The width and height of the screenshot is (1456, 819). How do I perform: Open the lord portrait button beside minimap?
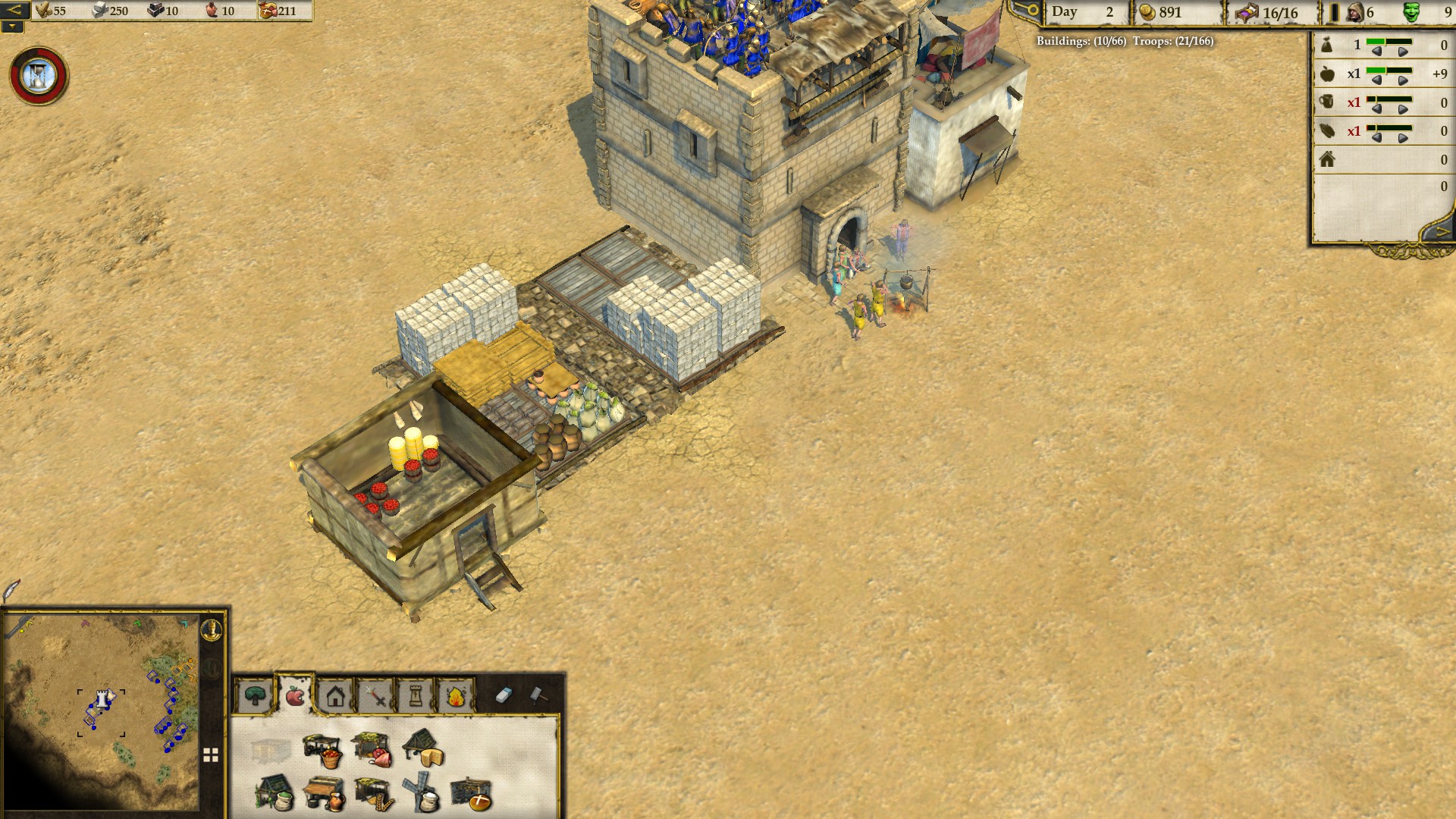tap(212, 629)
